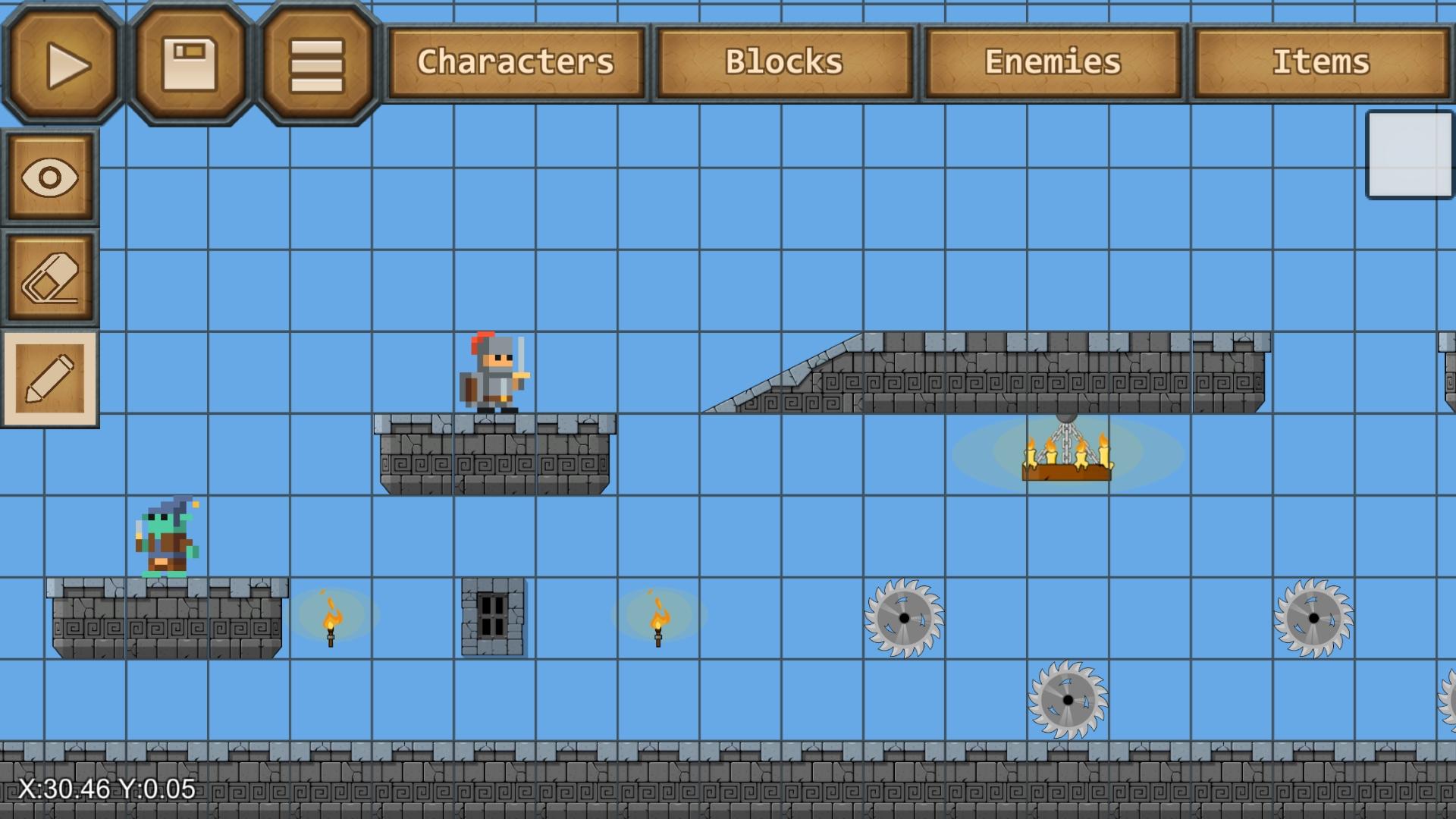
Task: Open the editor options menu
Action: (x=315, y=62)
